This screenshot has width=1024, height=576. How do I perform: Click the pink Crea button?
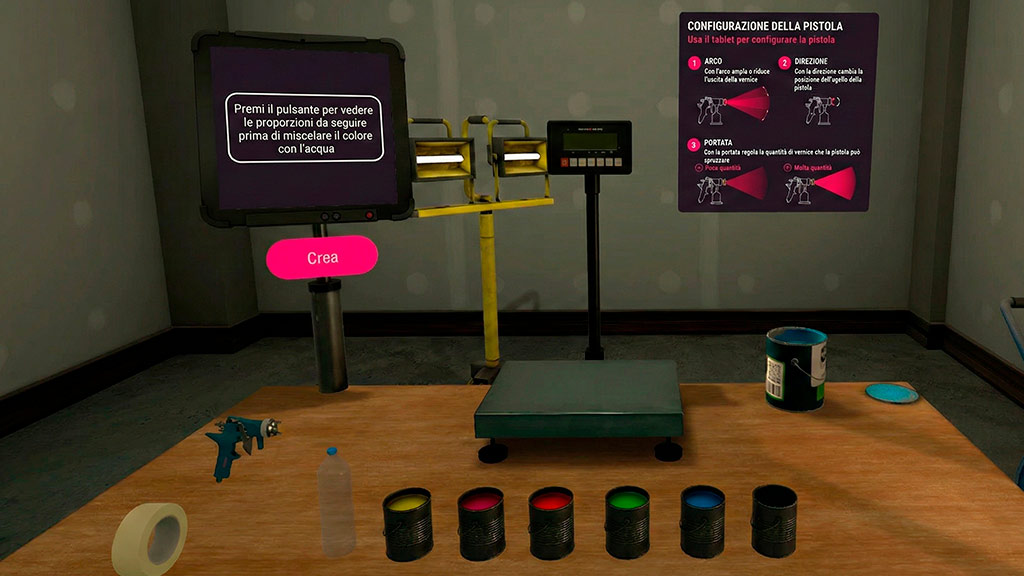click(x=322, y=257)
